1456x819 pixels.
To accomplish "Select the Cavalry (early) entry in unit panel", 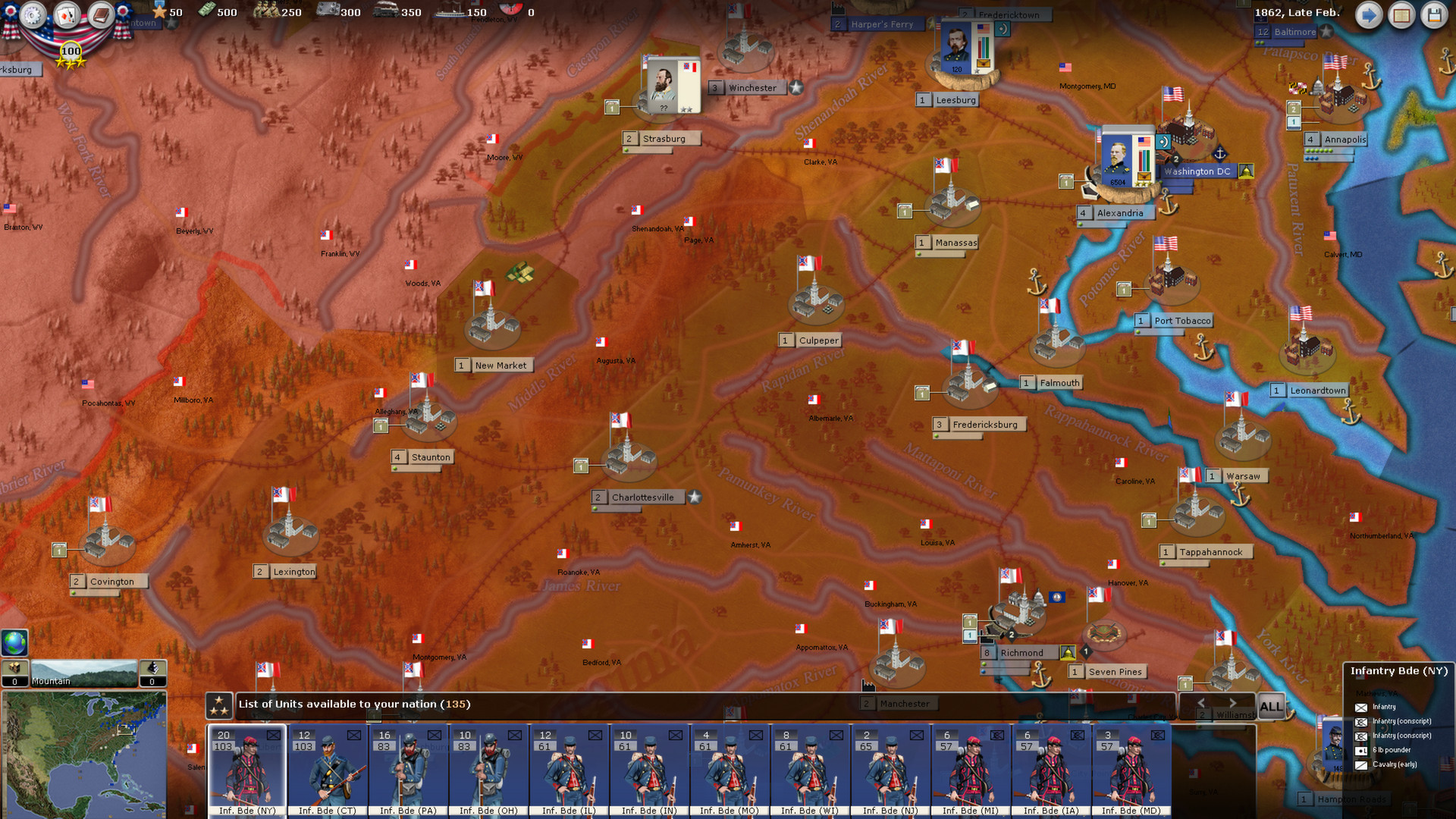I will 1395,764.
